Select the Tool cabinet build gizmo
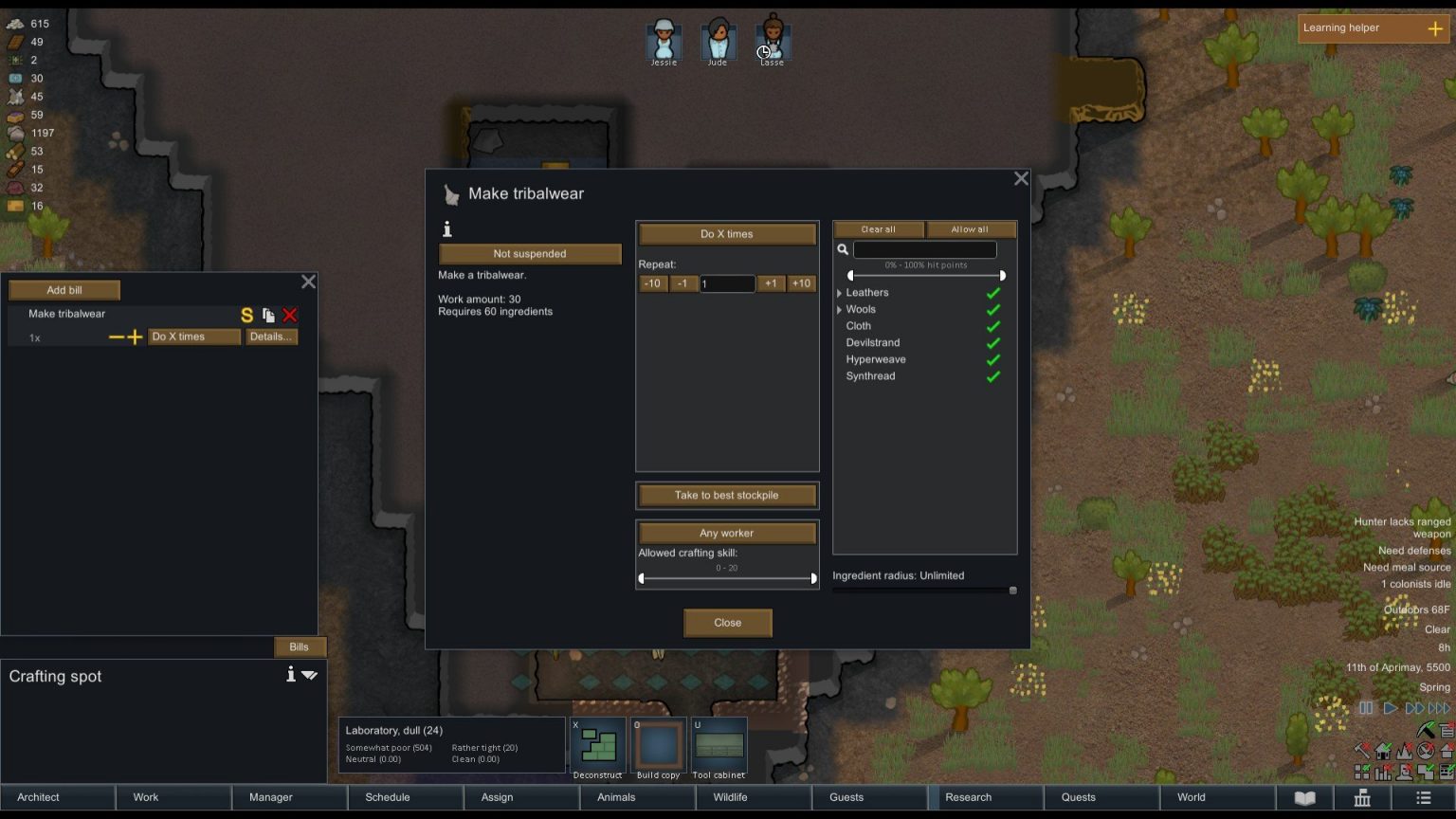 [719, 746]
